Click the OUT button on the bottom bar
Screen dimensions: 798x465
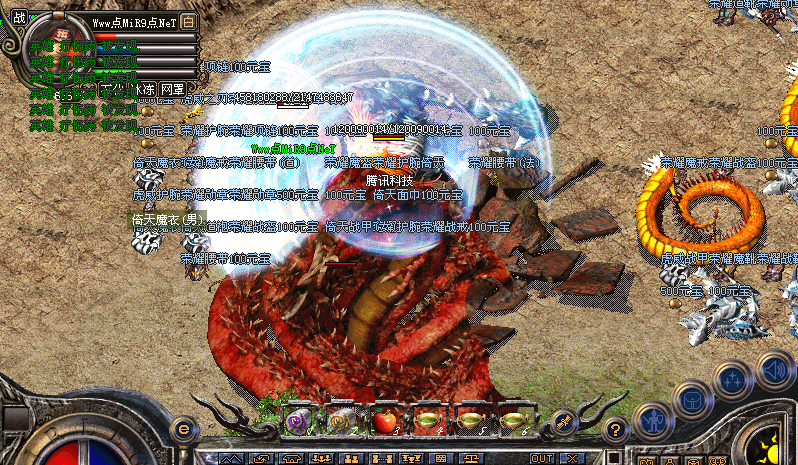coord(542,458)
